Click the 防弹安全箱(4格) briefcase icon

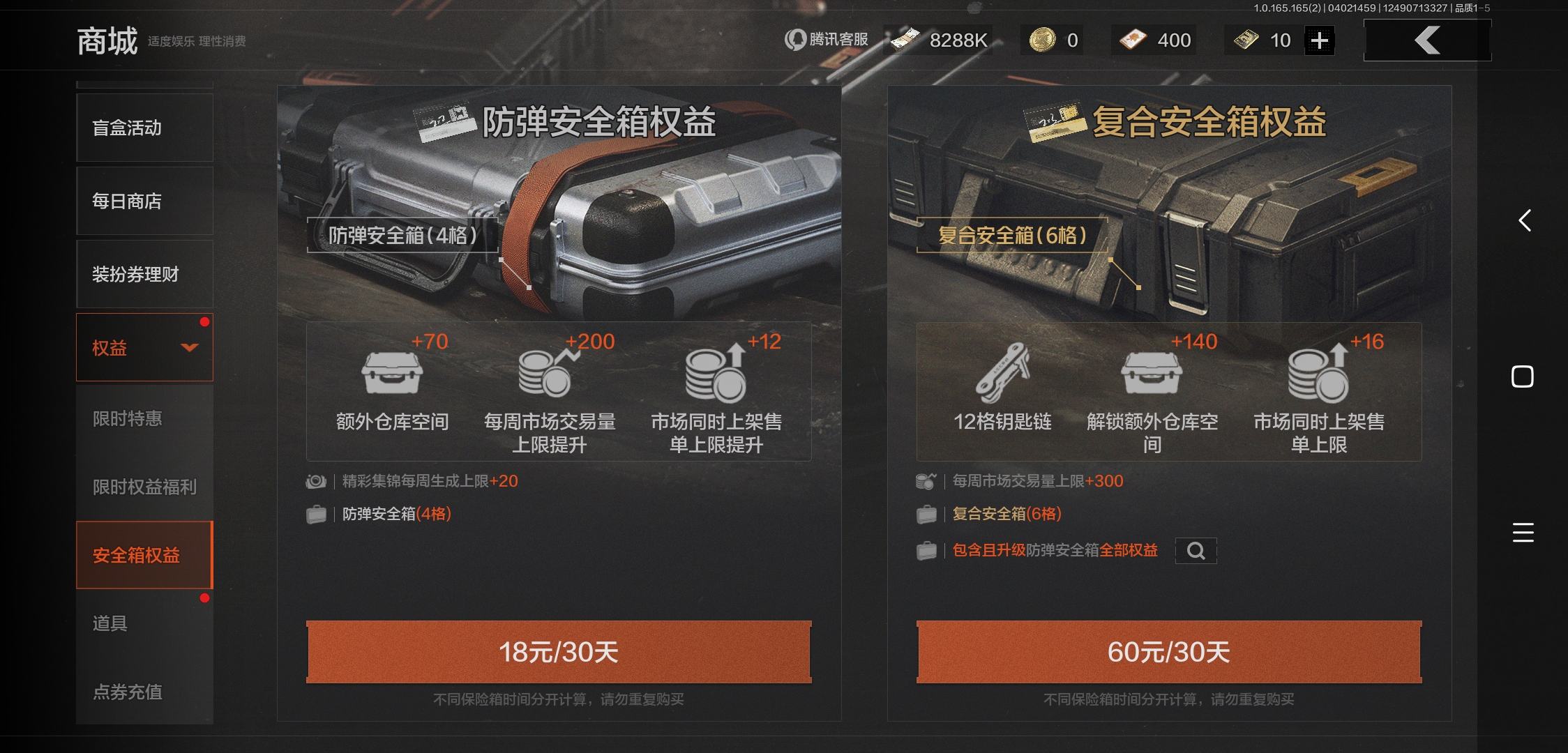[x=317, y=514]
